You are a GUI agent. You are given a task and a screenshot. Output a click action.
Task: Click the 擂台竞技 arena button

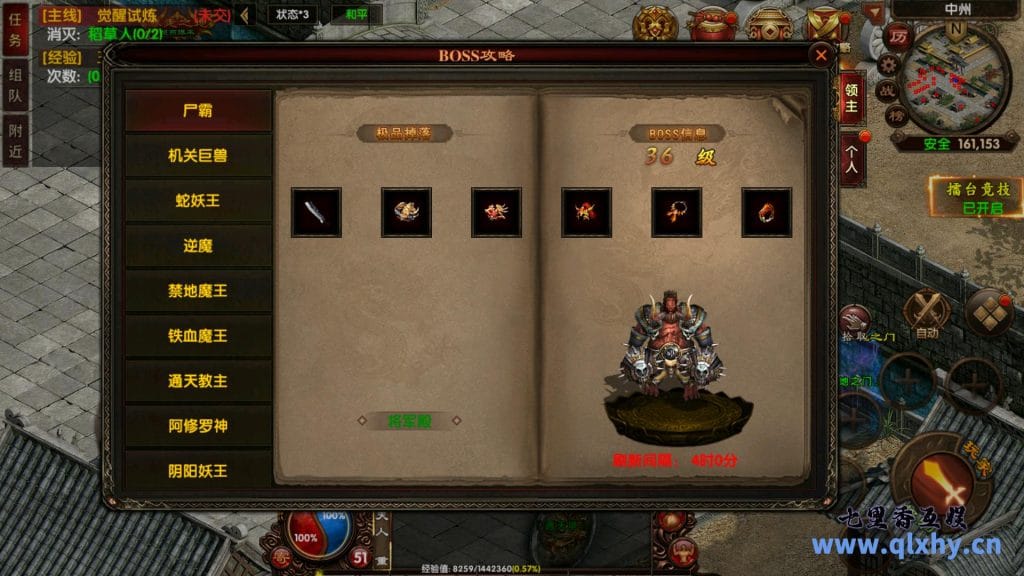pyautogui.click(x=960, y=197)
